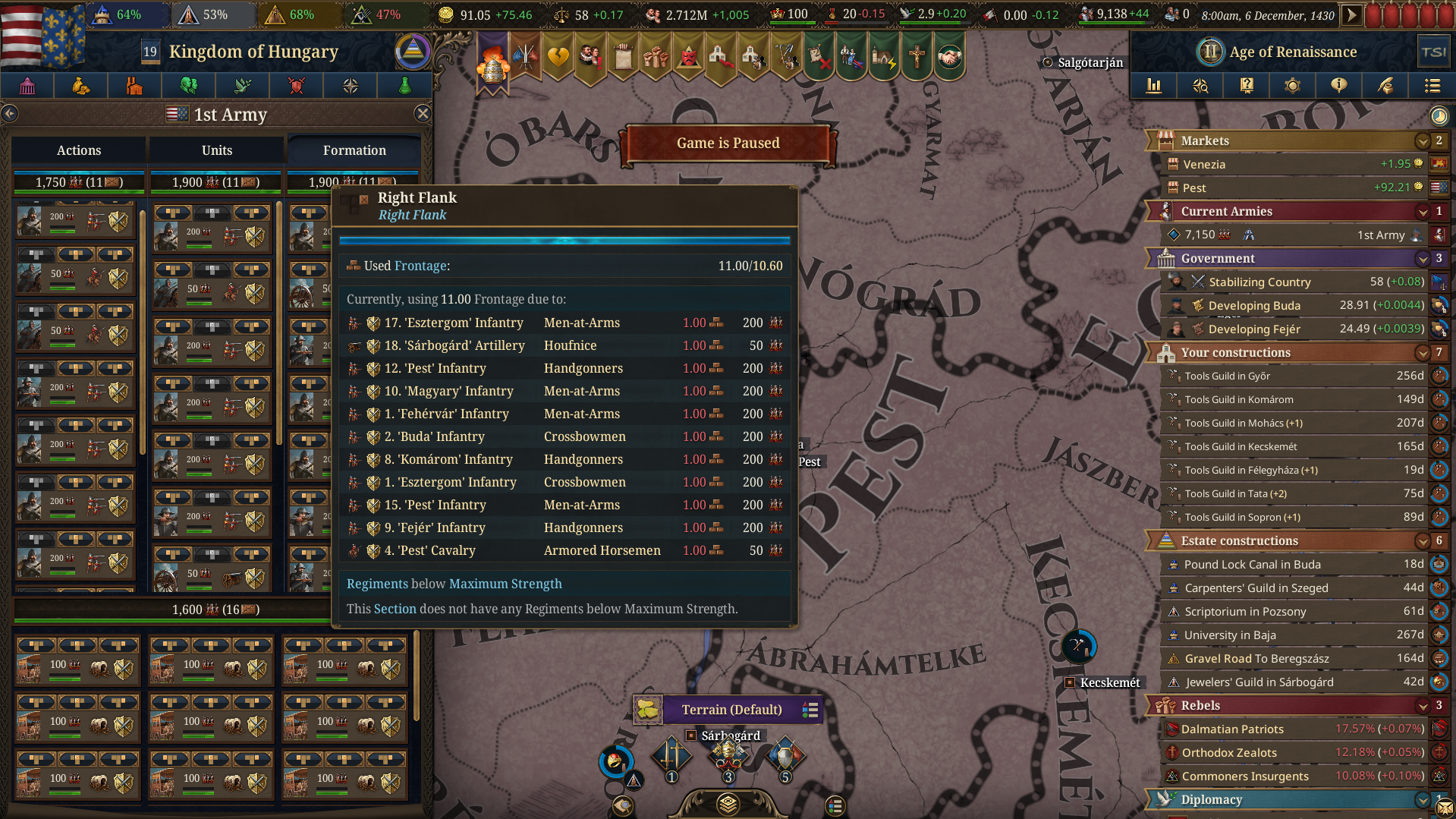Switch to the Units tab
Viewport: 1456px width, 819px height.
[215, 150]
